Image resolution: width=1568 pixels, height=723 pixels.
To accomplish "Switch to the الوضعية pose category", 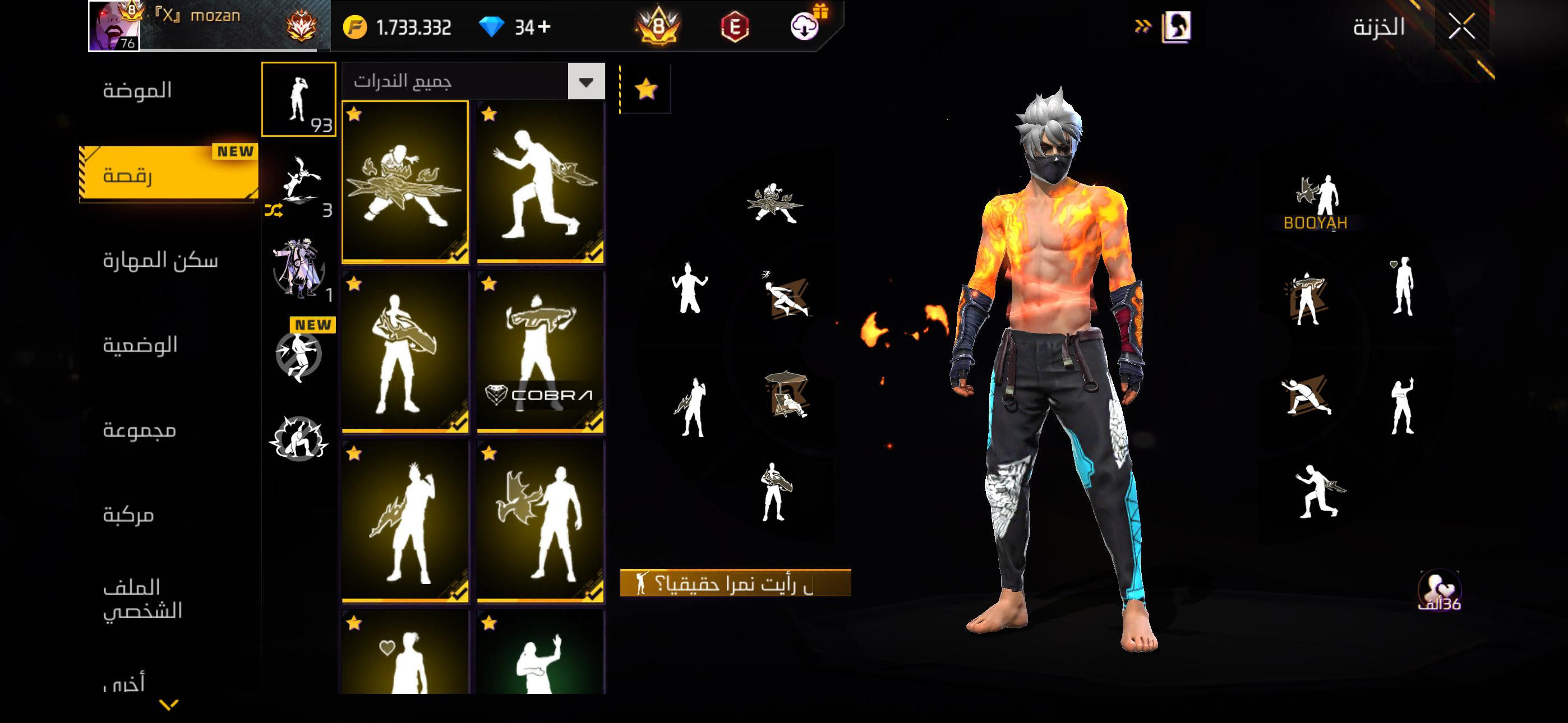I will point(140,345).
